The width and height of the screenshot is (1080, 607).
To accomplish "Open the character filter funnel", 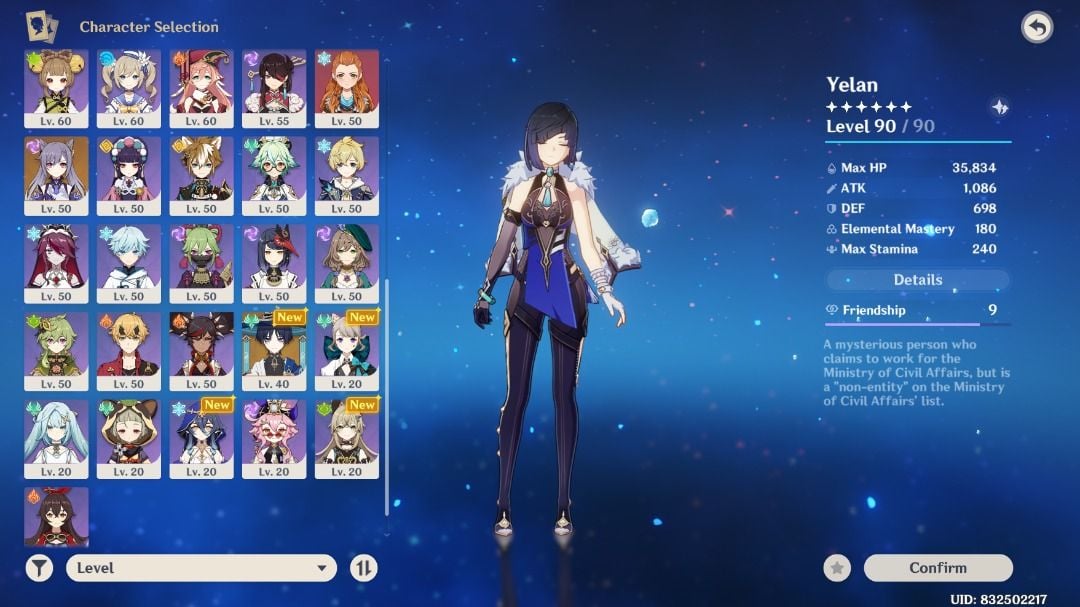I will pos(39,568).
